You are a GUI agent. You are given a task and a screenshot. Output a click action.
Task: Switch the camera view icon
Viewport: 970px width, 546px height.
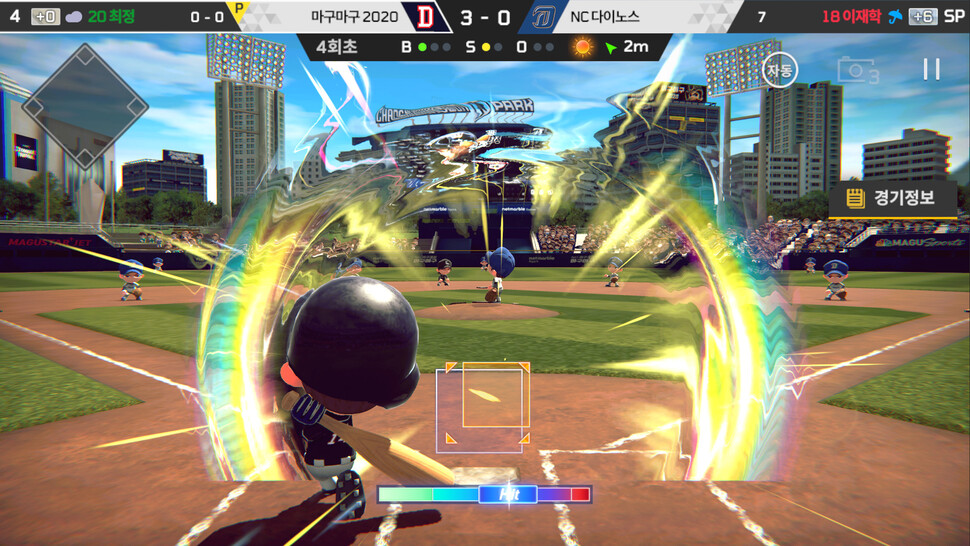[x=857, y=70]
